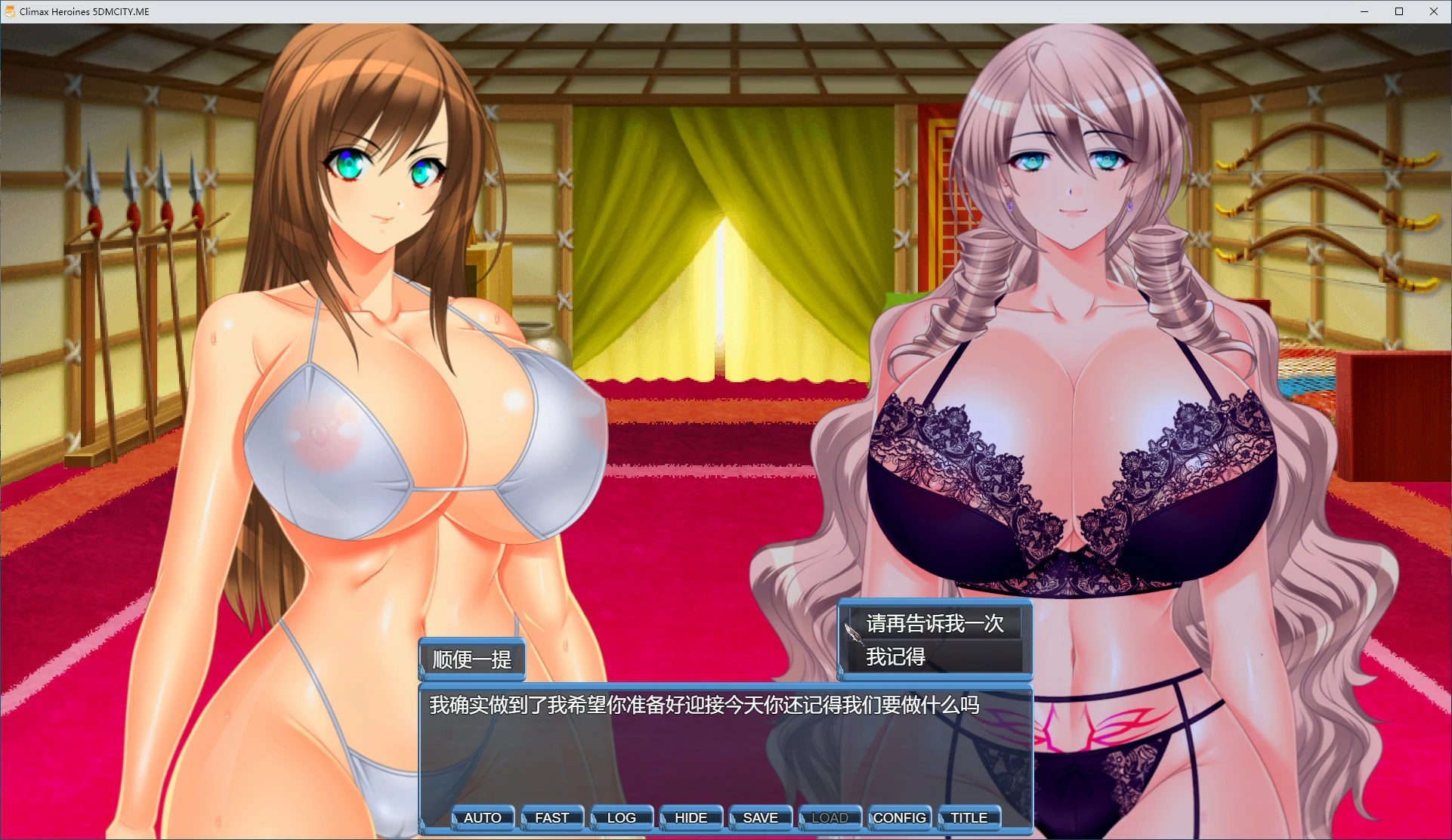Open the LOG message history
1452x840 pixels.
[x=621, y=817]
